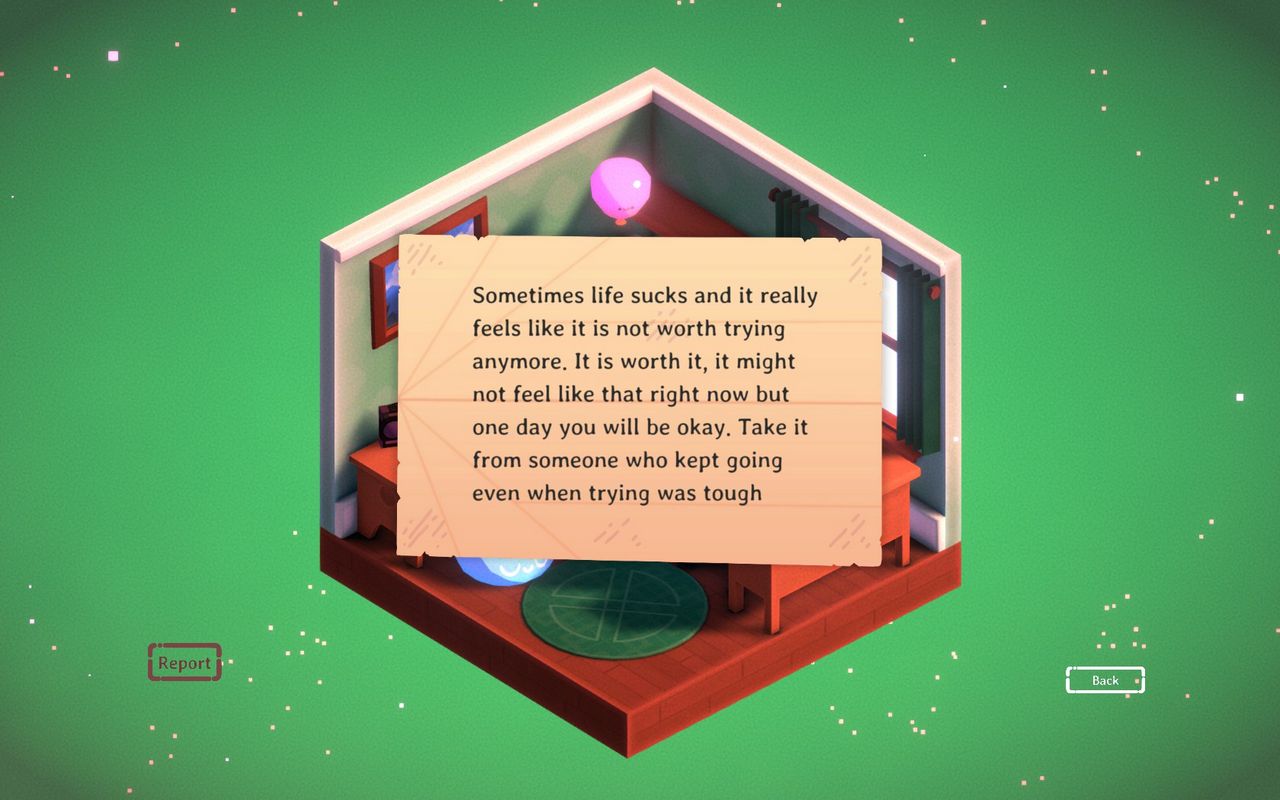Open the Report dialog for this letter
This screenshot has height=800, width=1280.
click(x=184, y=662)
